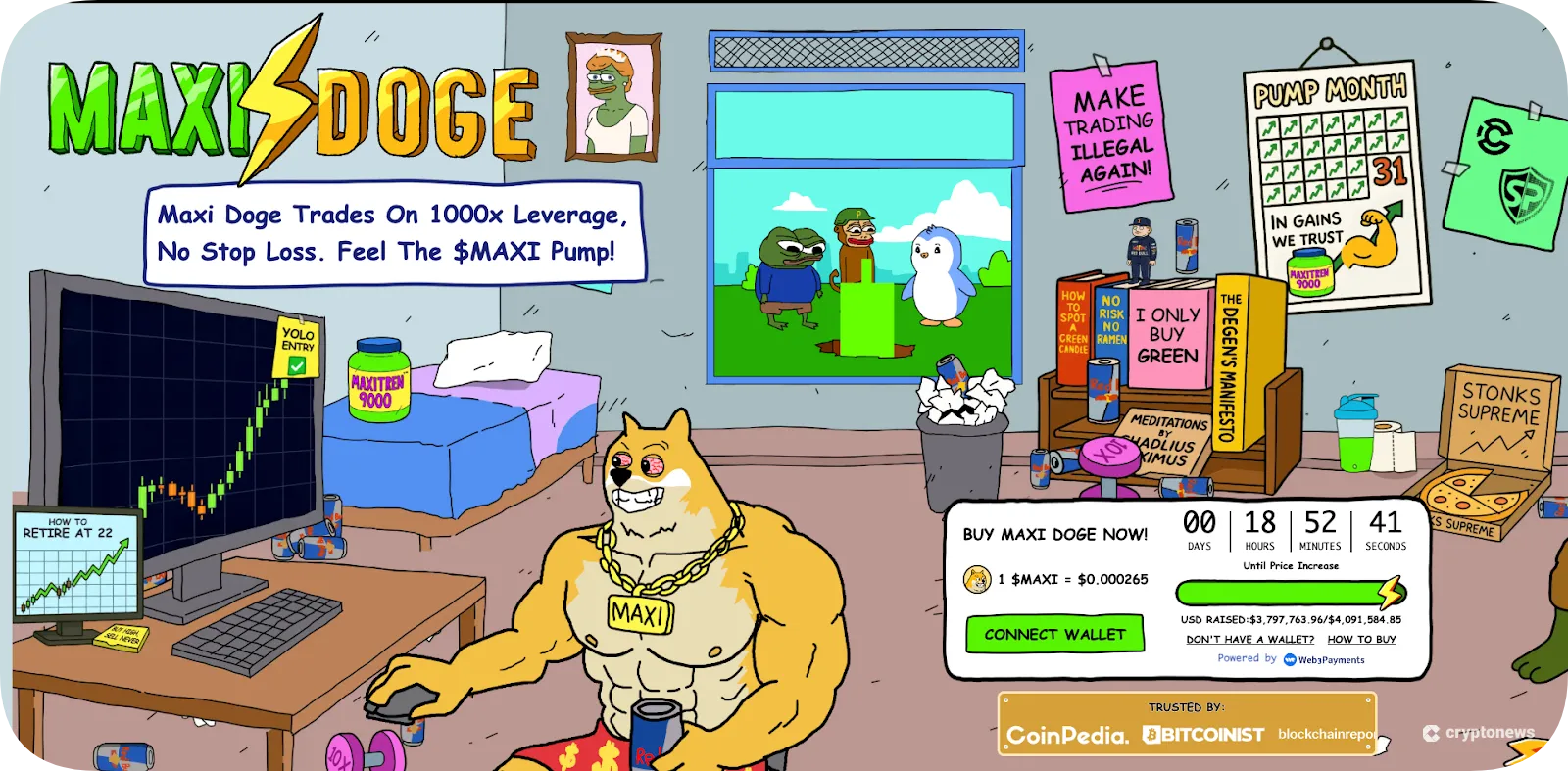
Task: Click the Web3Payments icon next to Powered by
Action: tap(1289, 659)
